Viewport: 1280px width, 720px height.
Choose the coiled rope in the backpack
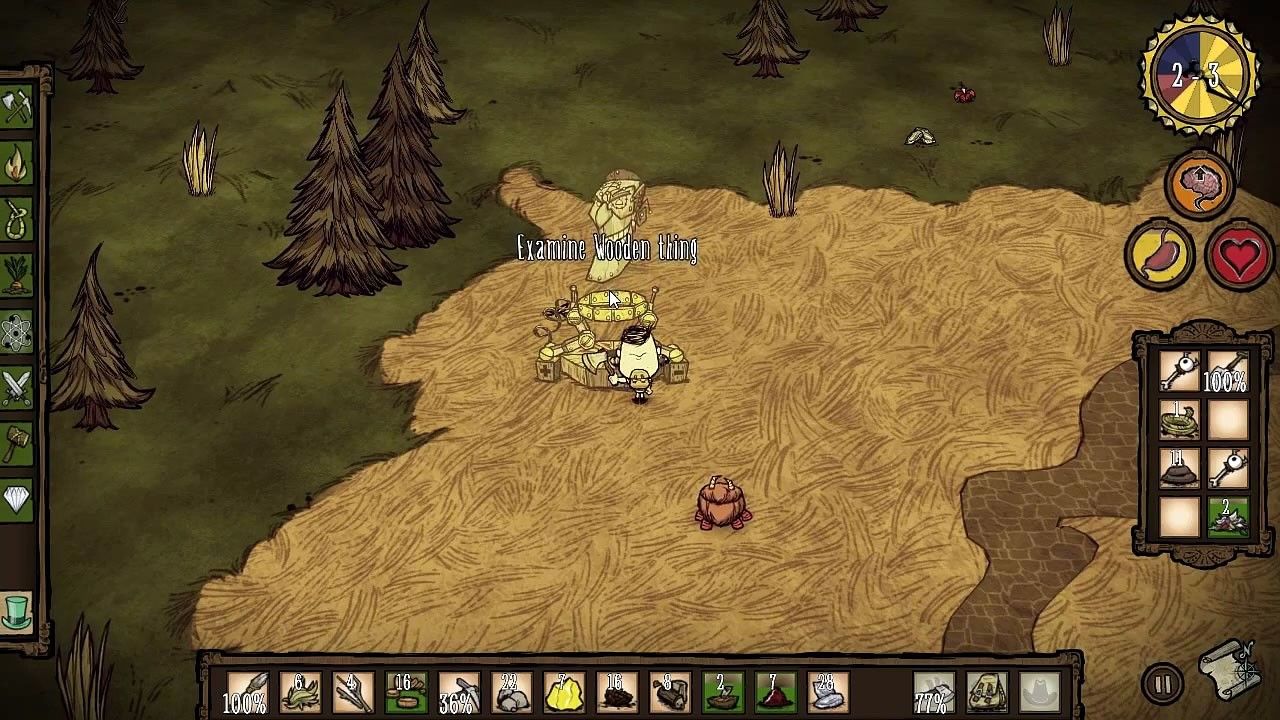[x=1179, y=421]
